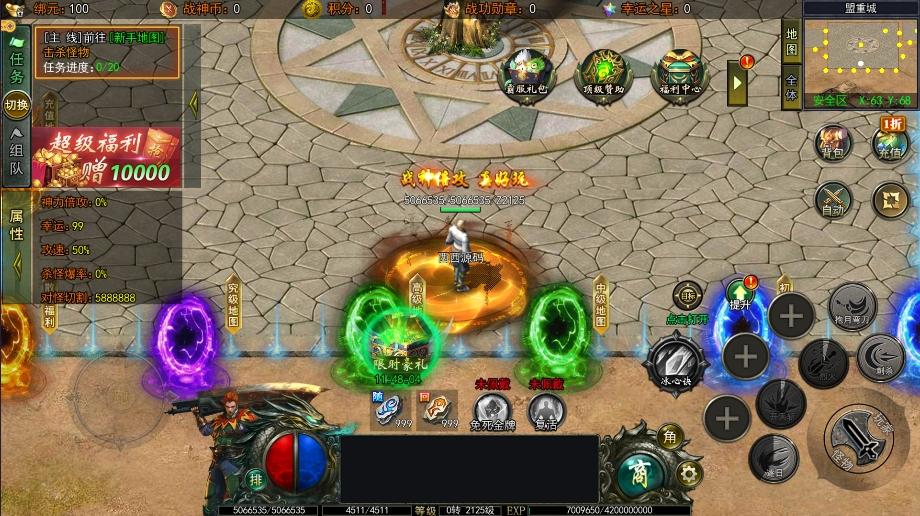This screenshot has height=516, width=920.
Task: Click the 提升 upgrade arrow icon
Action: coord(739,291)
